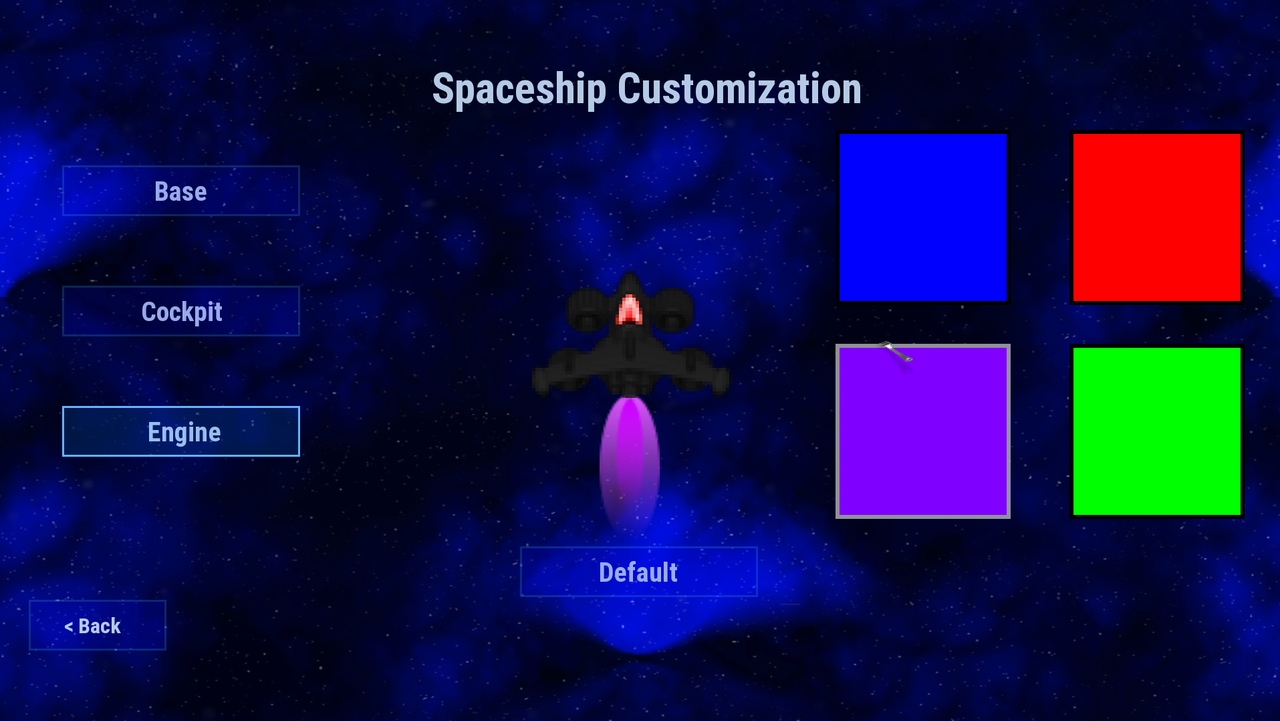Click the Default option below the ship
Viewport: 1280px width, 721px height.
coord(638,571)
